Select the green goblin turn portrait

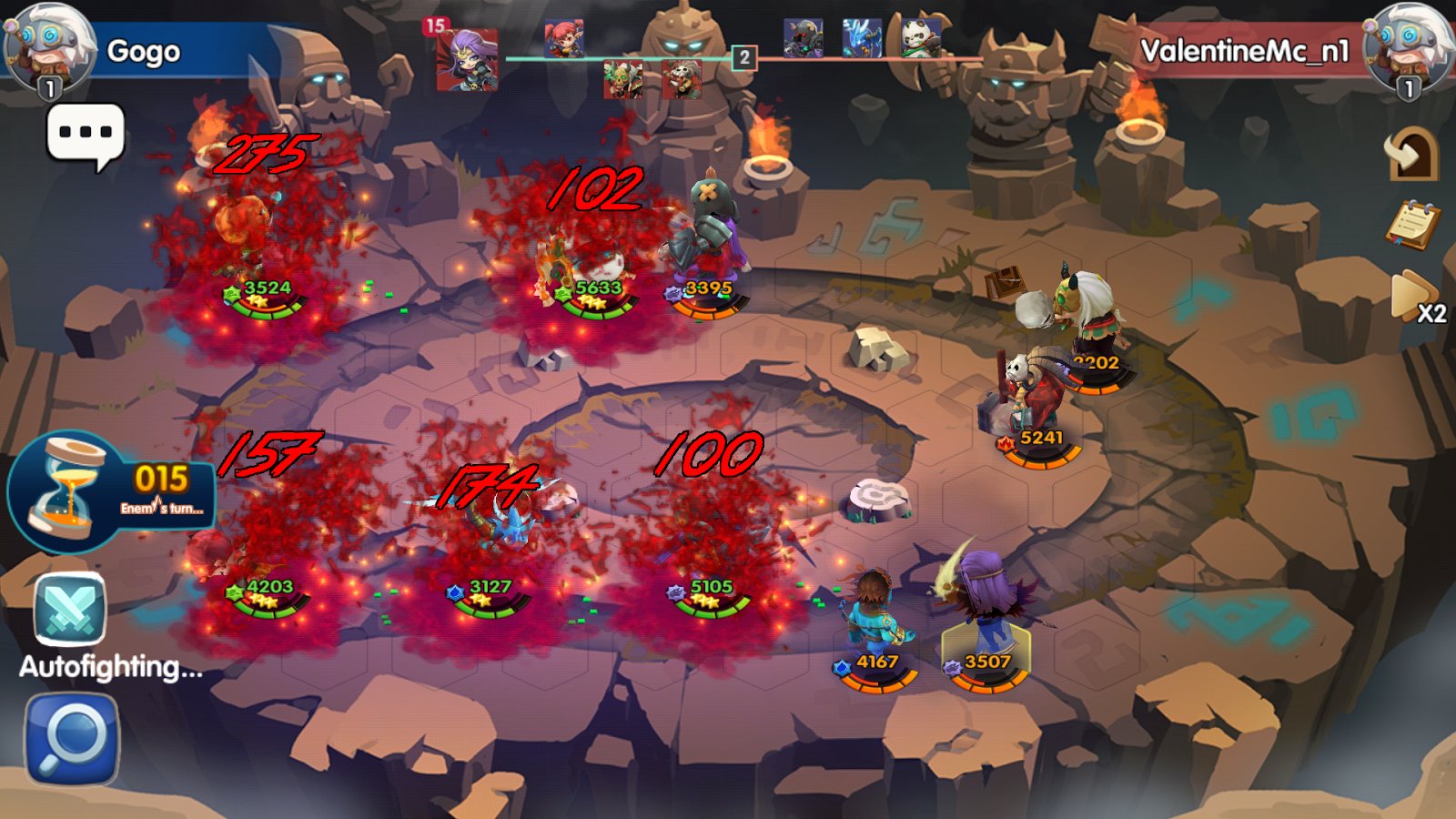coord(623,80)
